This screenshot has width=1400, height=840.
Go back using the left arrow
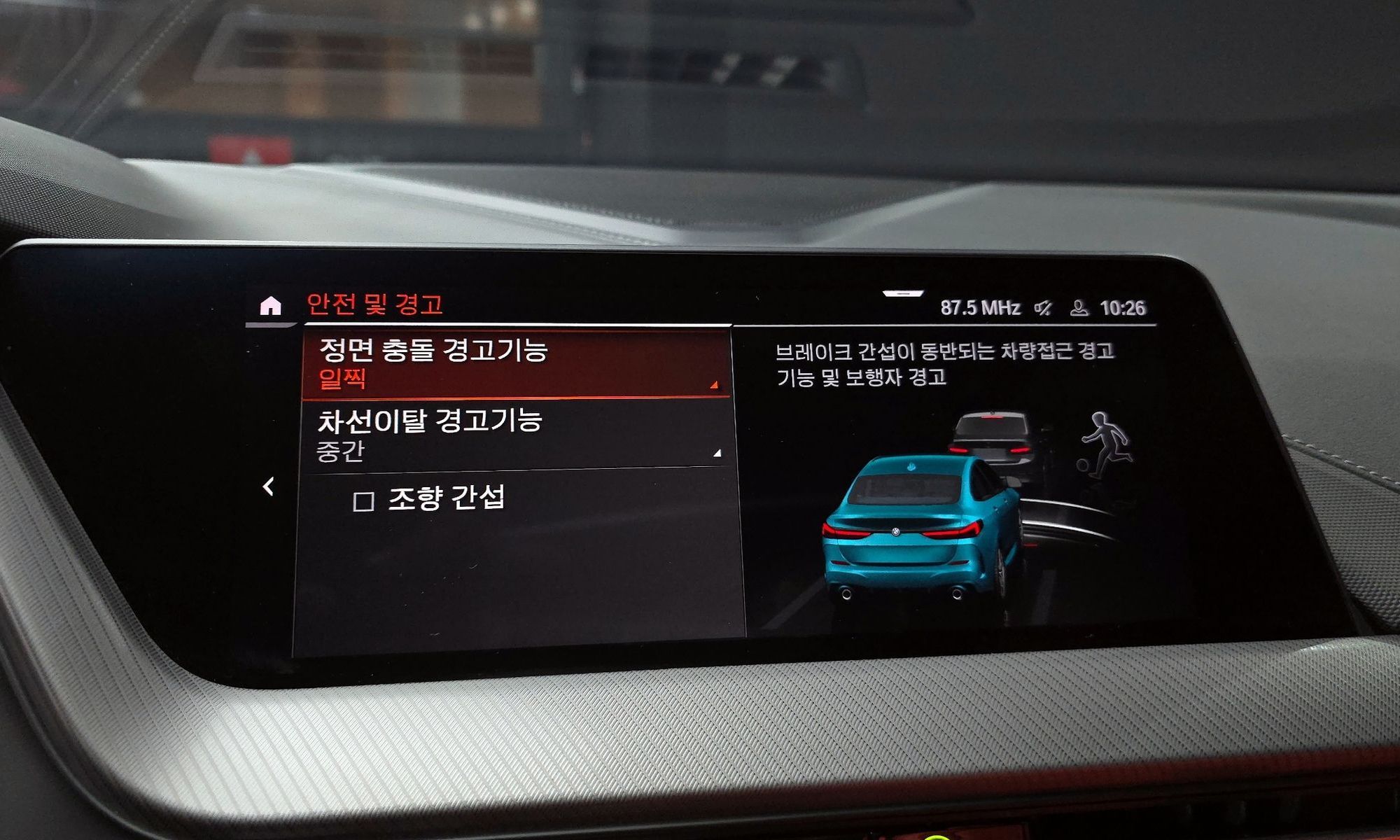(x=268, y=486)
